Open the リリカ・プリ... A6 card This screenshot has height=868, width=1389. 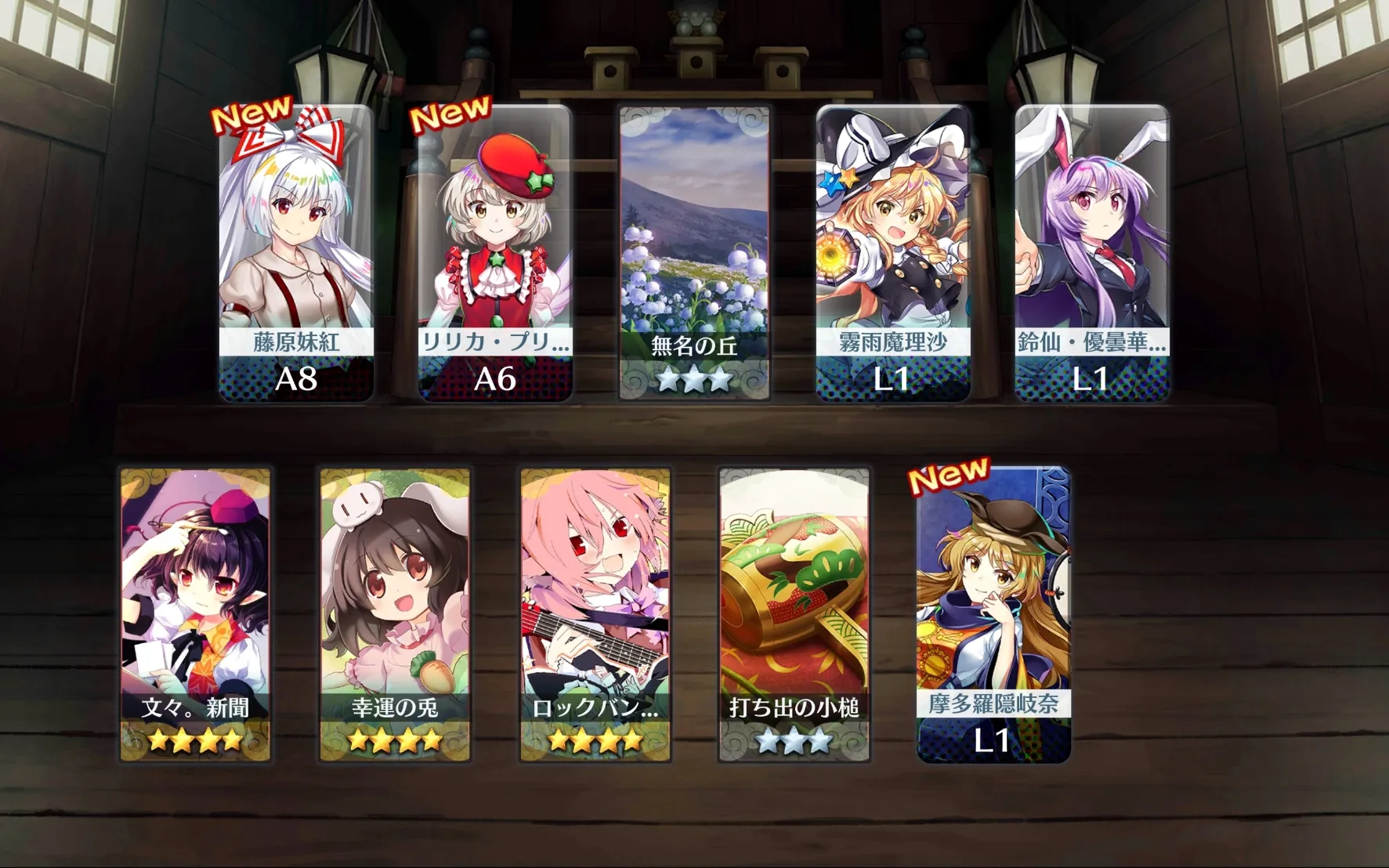495,253
